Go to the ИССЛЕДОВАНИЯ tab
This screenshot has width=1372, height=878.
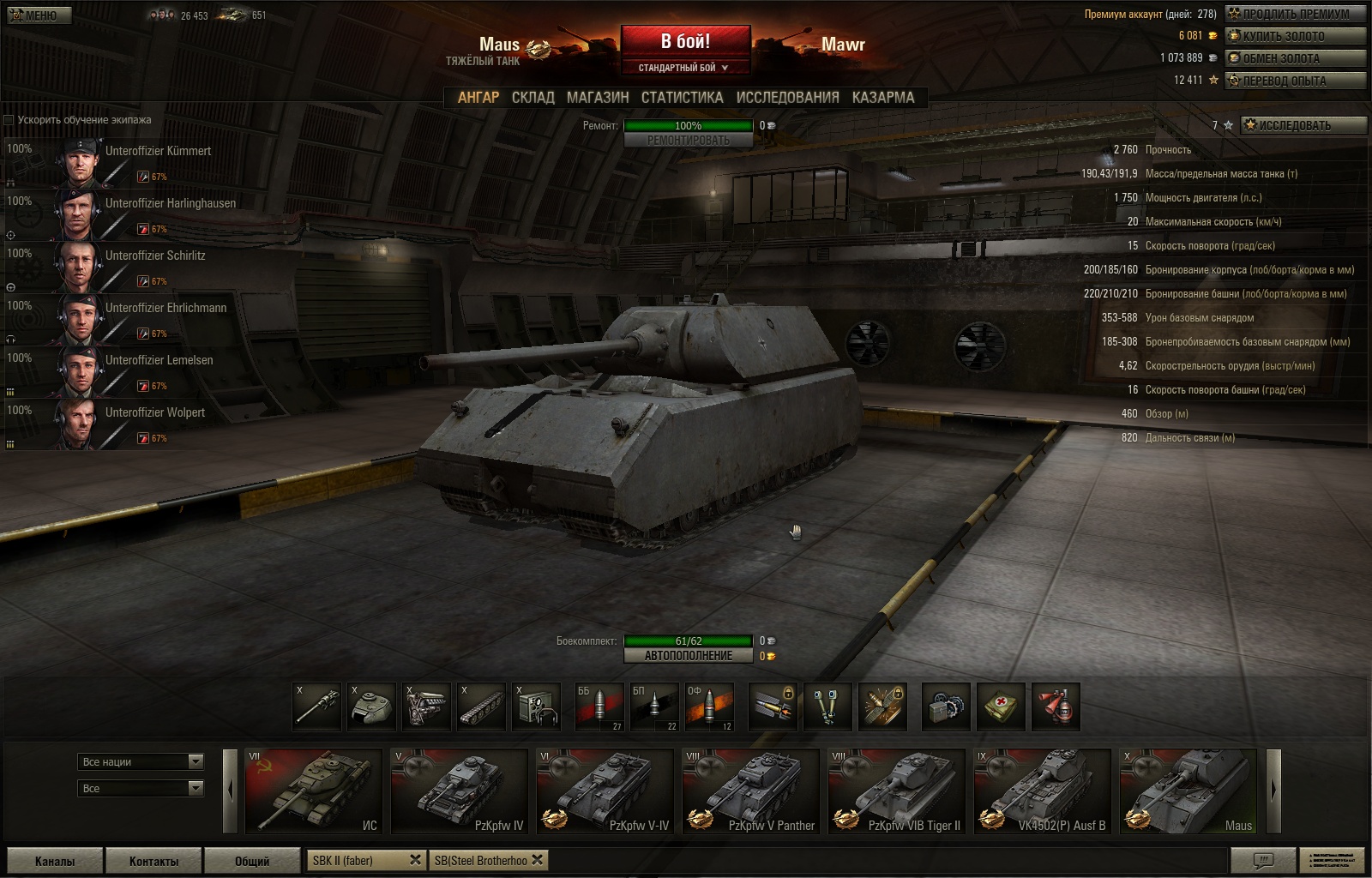tap(787, 98)
